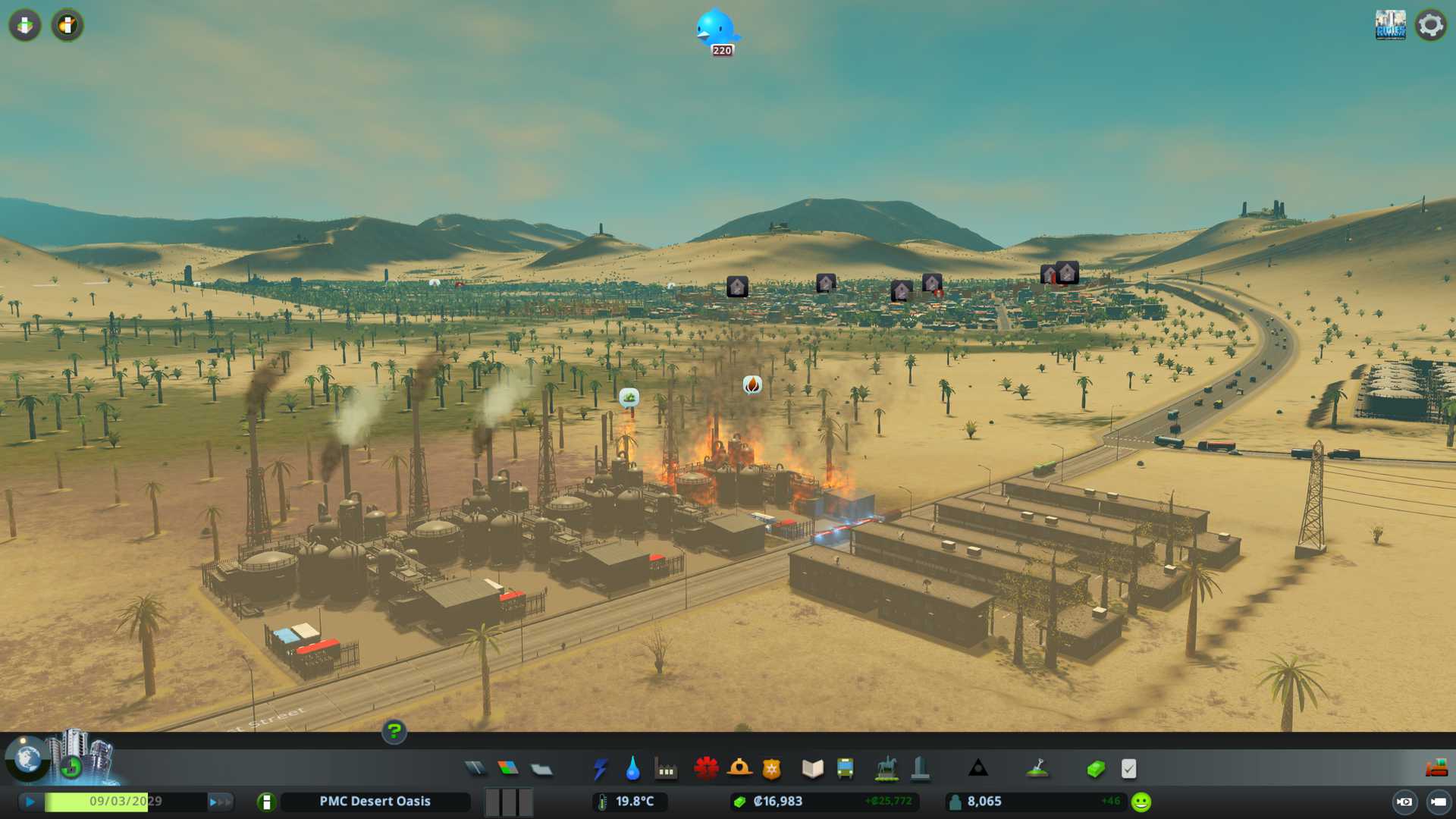The image size is (1456, 819).
Task: Open the Zoning tool
Action: click(x=508, y=769)
